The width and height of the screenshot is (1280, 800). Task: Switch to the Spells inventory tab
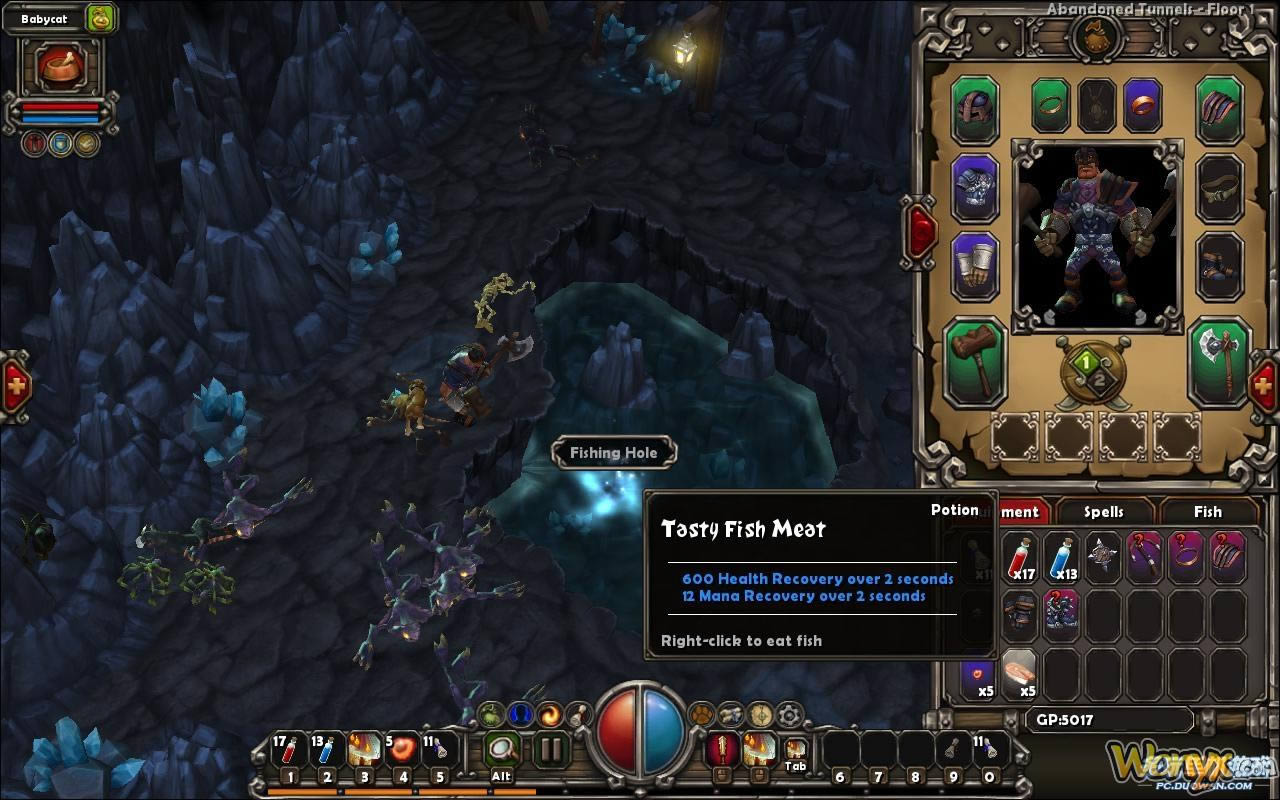coord(1103,511)
